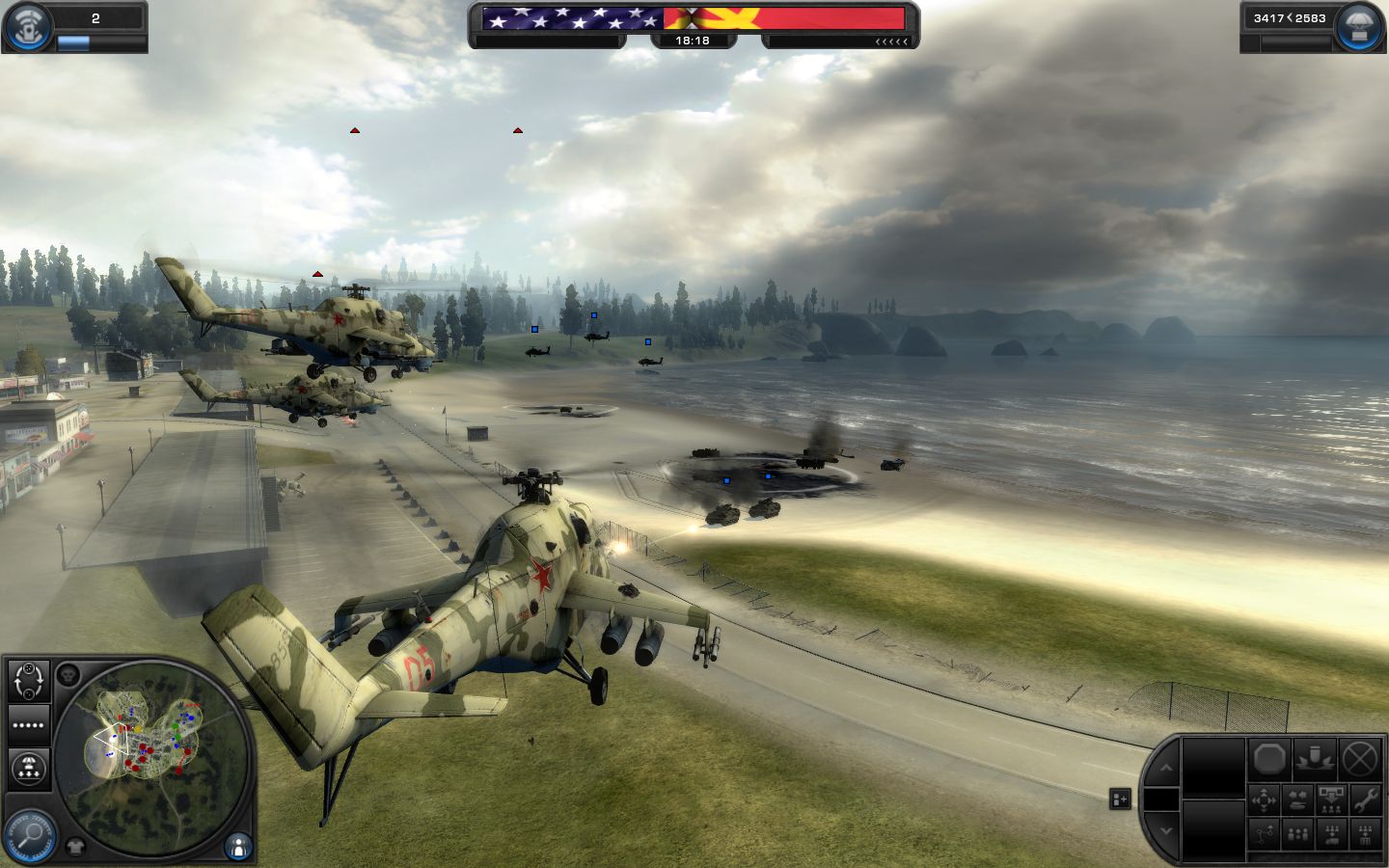Toggle the camera rotation button beside minimap
Screen dimensions: 1389x868
[x=29, y=681]
